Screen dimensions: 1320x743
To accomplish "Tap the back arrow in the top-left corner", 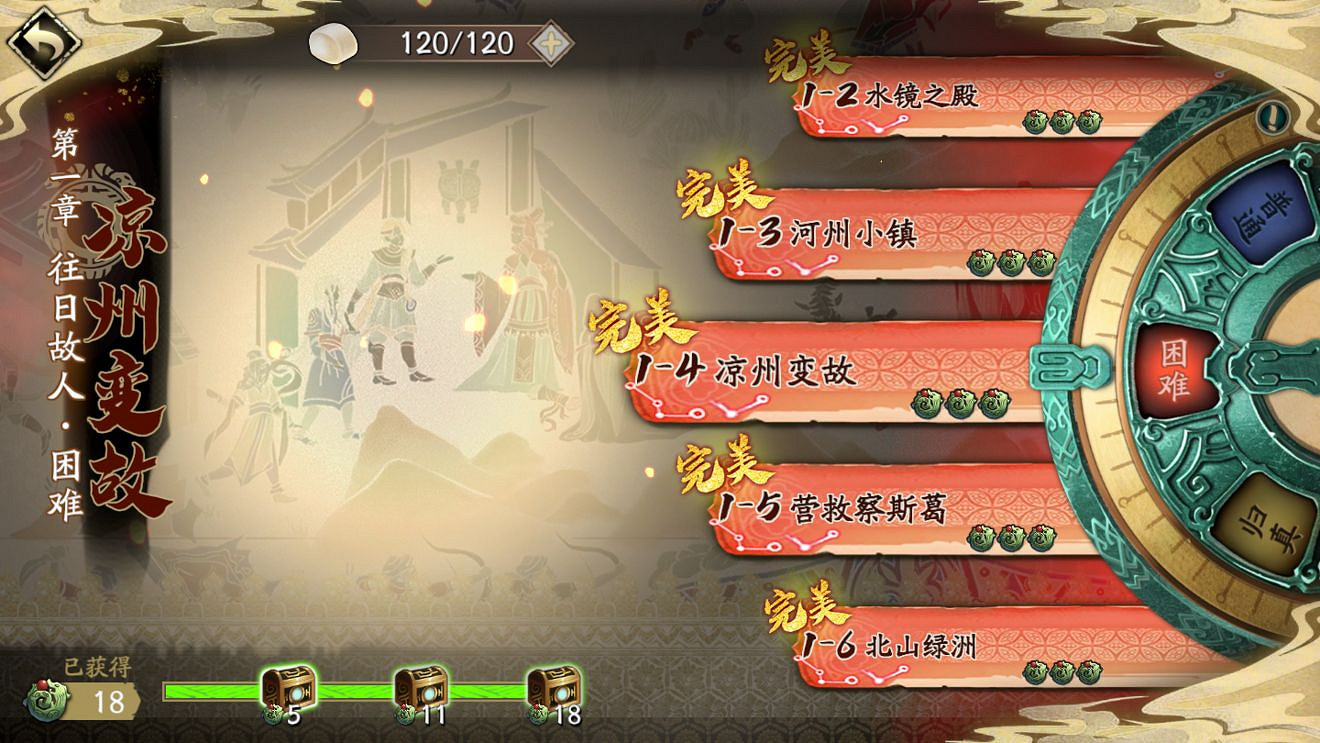I will 42,40.
